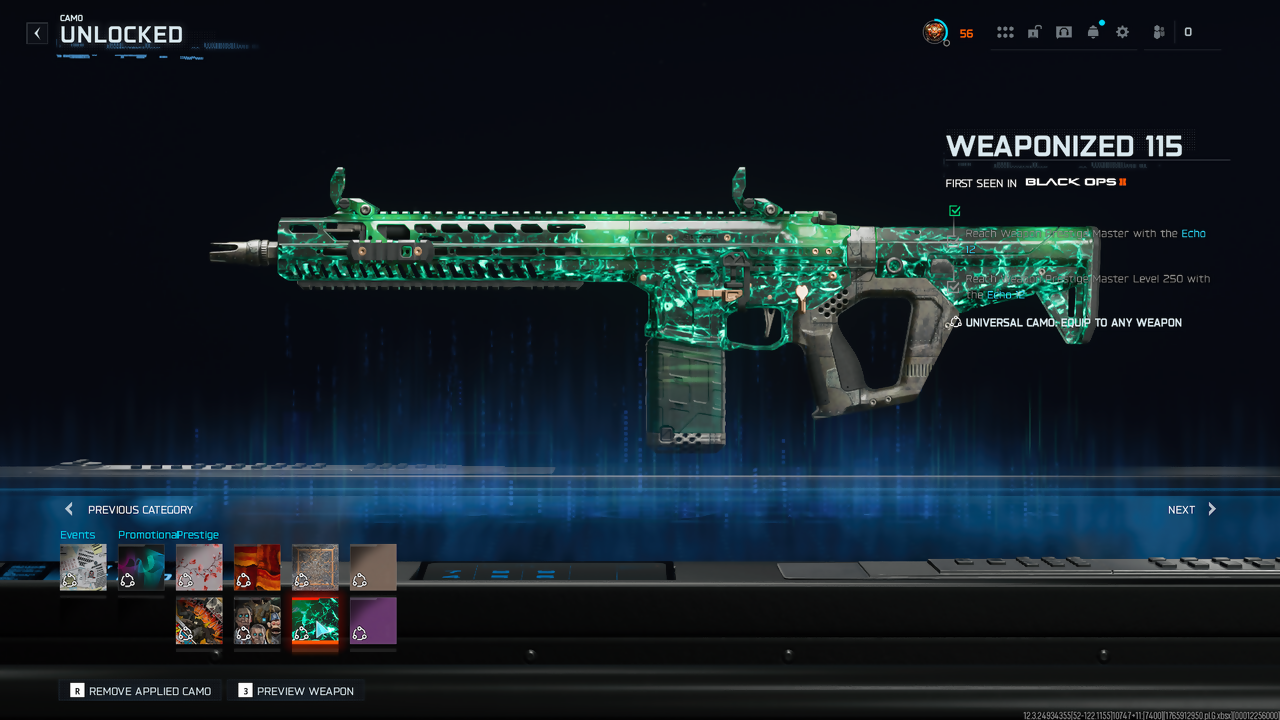
Task: Advance to the next camo category
Action: [x=1192, y=509]
